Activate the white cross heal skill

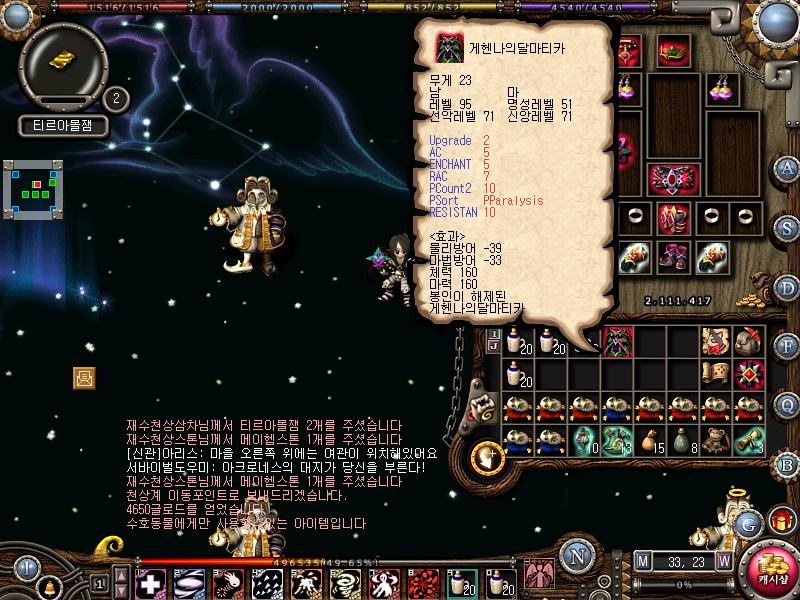150,583
